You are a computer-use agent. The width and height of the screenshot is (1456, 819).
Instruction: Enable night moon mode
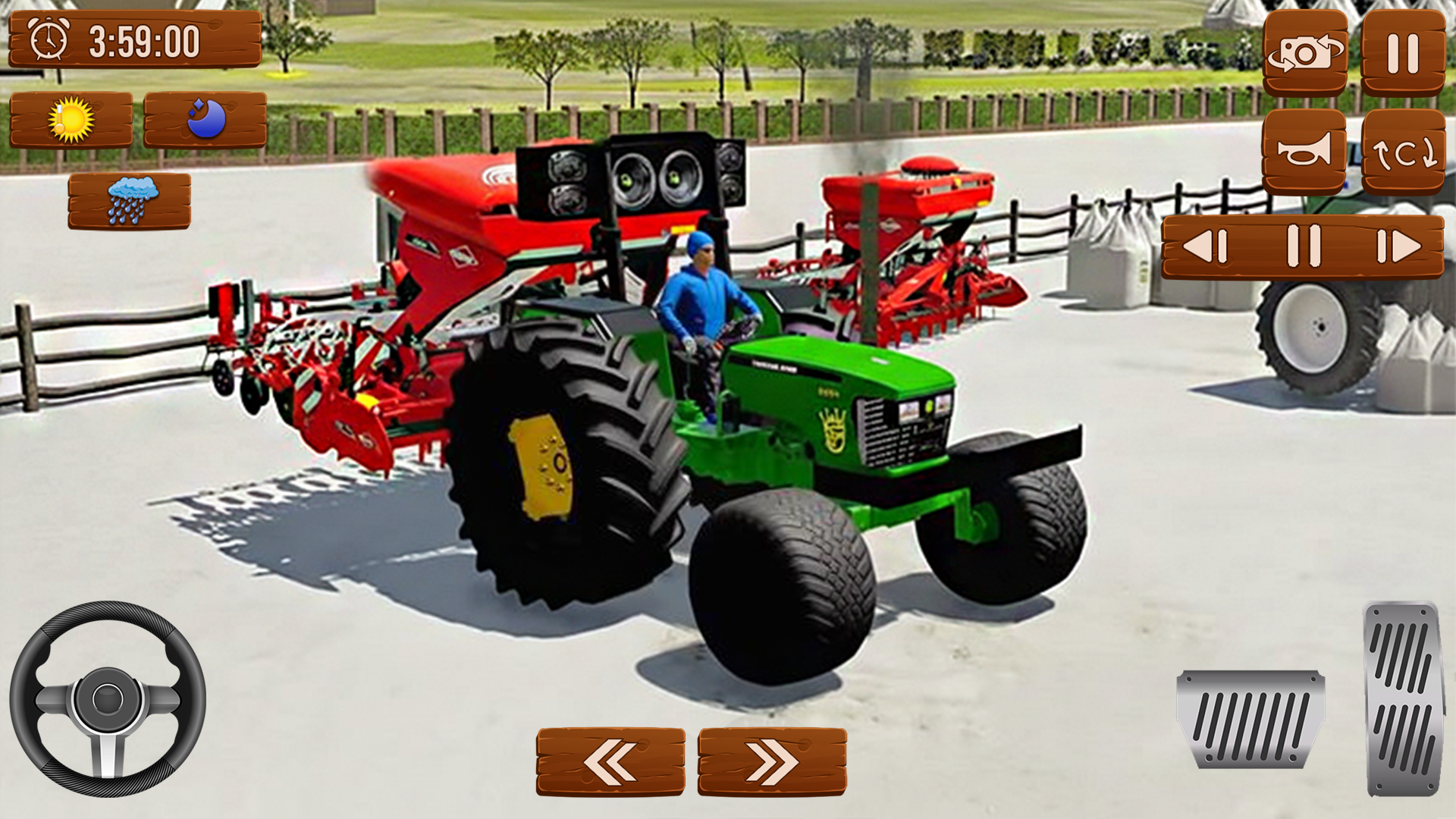206,120
